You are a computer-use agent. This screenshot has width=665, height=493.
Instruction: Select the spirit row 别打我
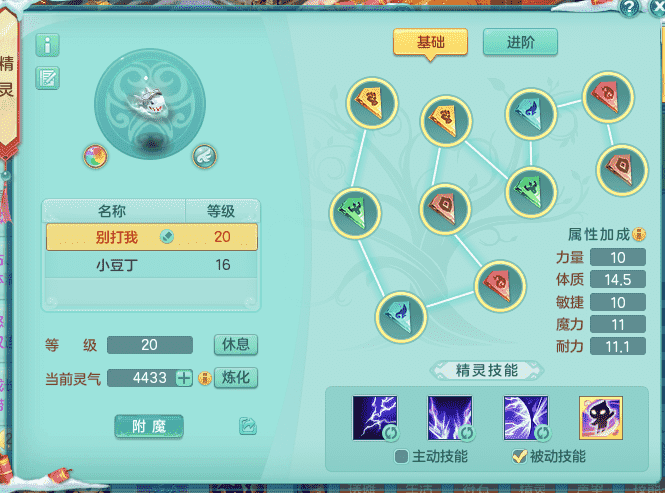(150, 237)
